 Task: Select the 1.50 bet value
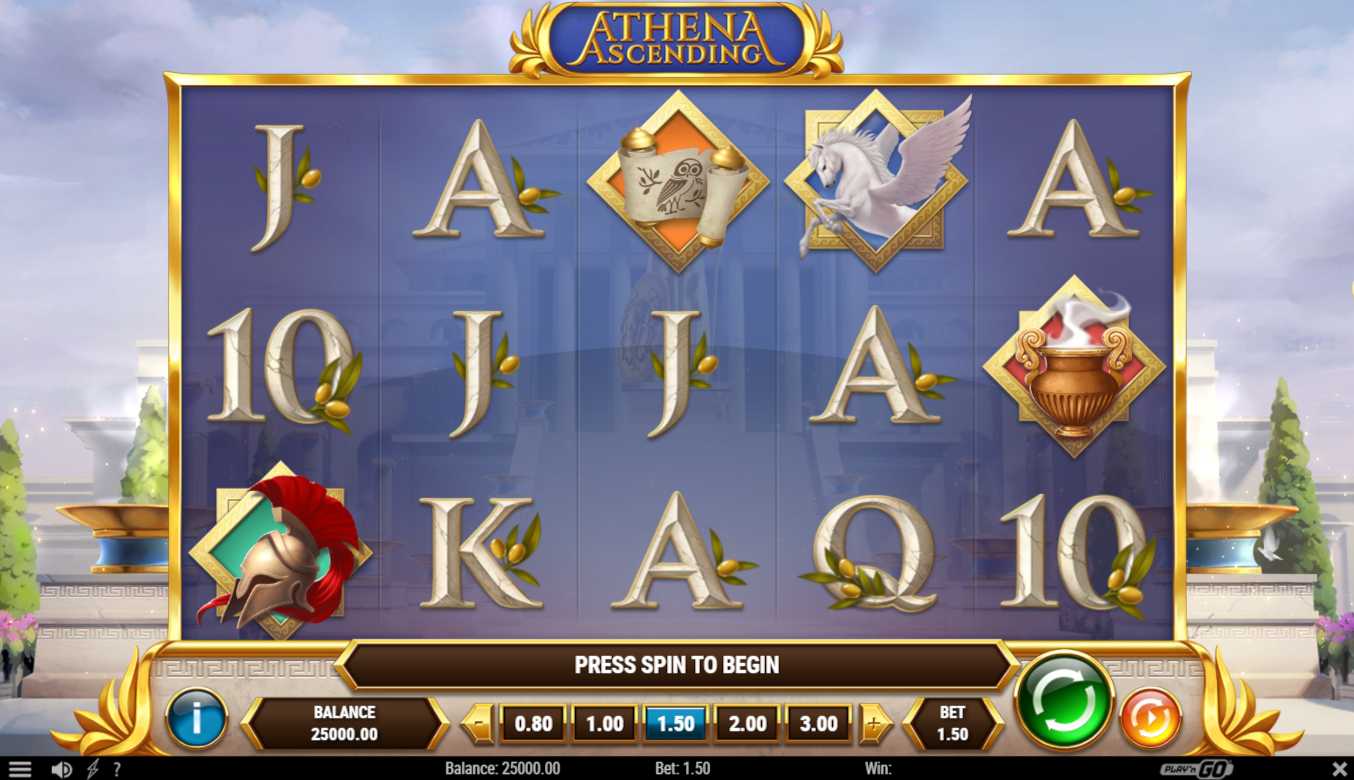[x=675, y=724]
